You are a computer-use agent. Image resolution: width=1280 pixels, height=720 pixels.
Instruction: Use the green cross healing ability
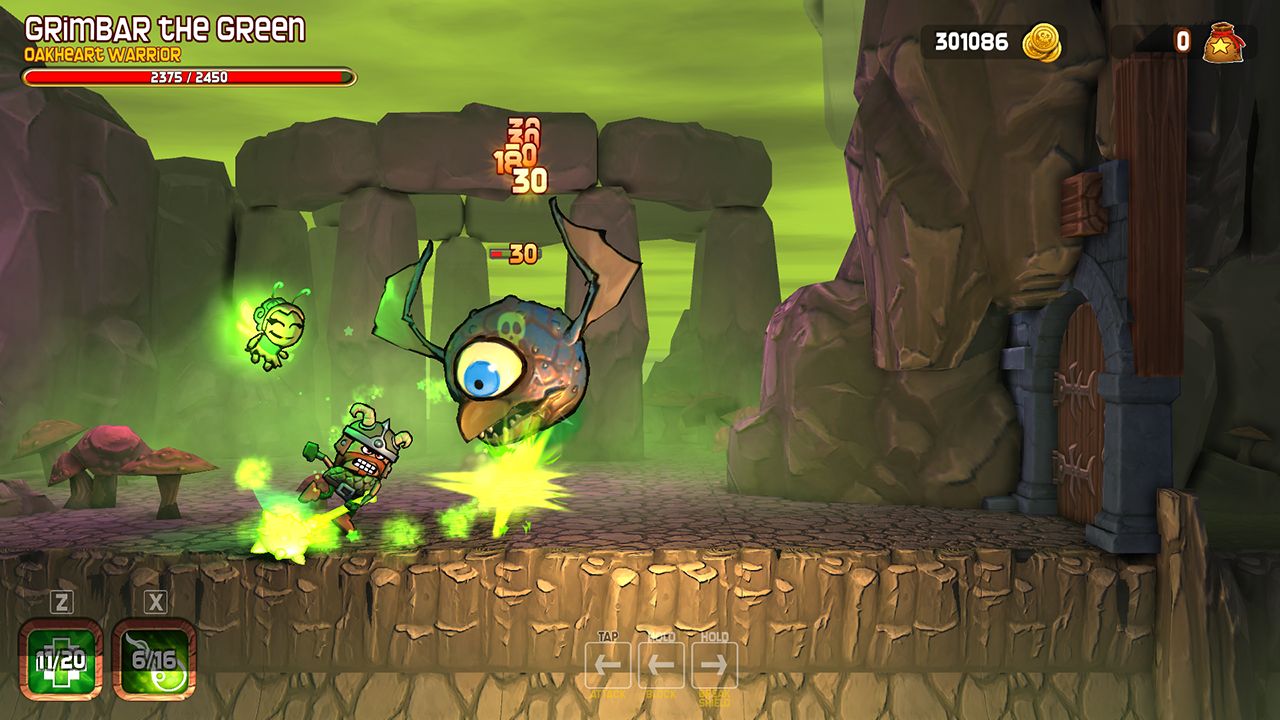tap(61, 659)
